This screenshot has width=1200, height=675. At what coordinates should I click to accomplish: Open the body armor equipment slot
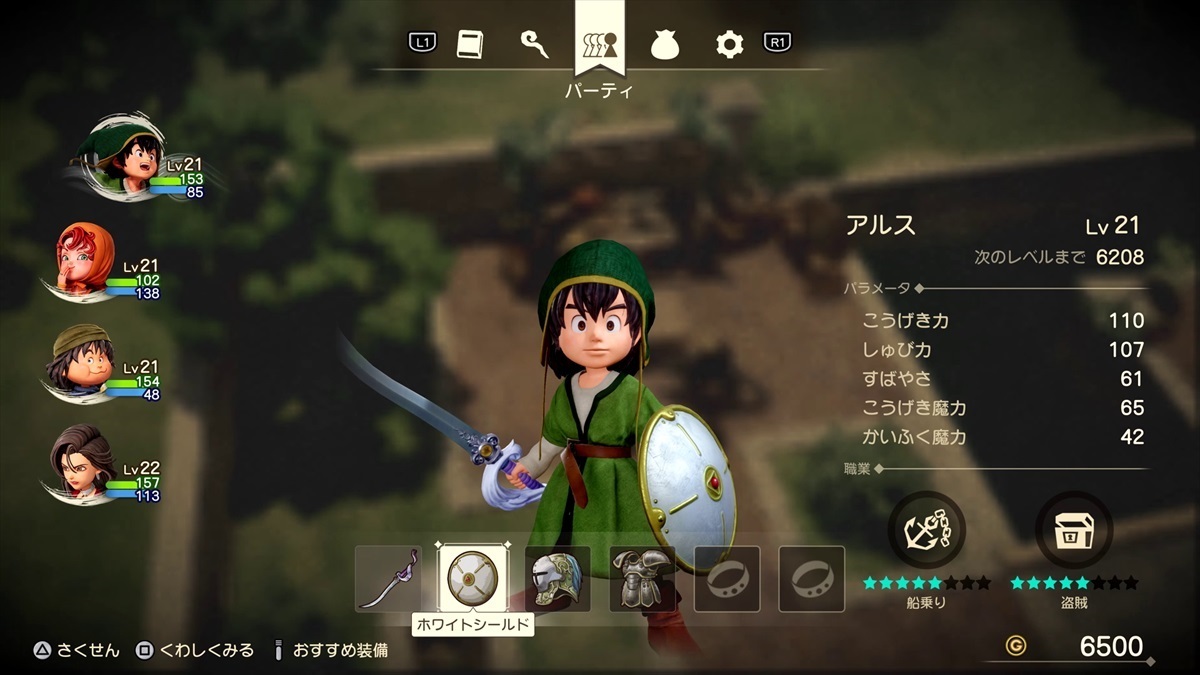(642, 579)
